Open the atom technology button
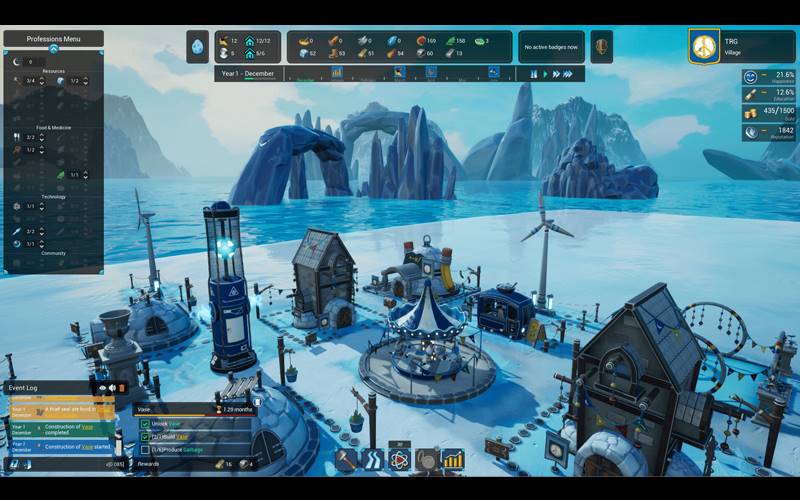 coord(399,459)
